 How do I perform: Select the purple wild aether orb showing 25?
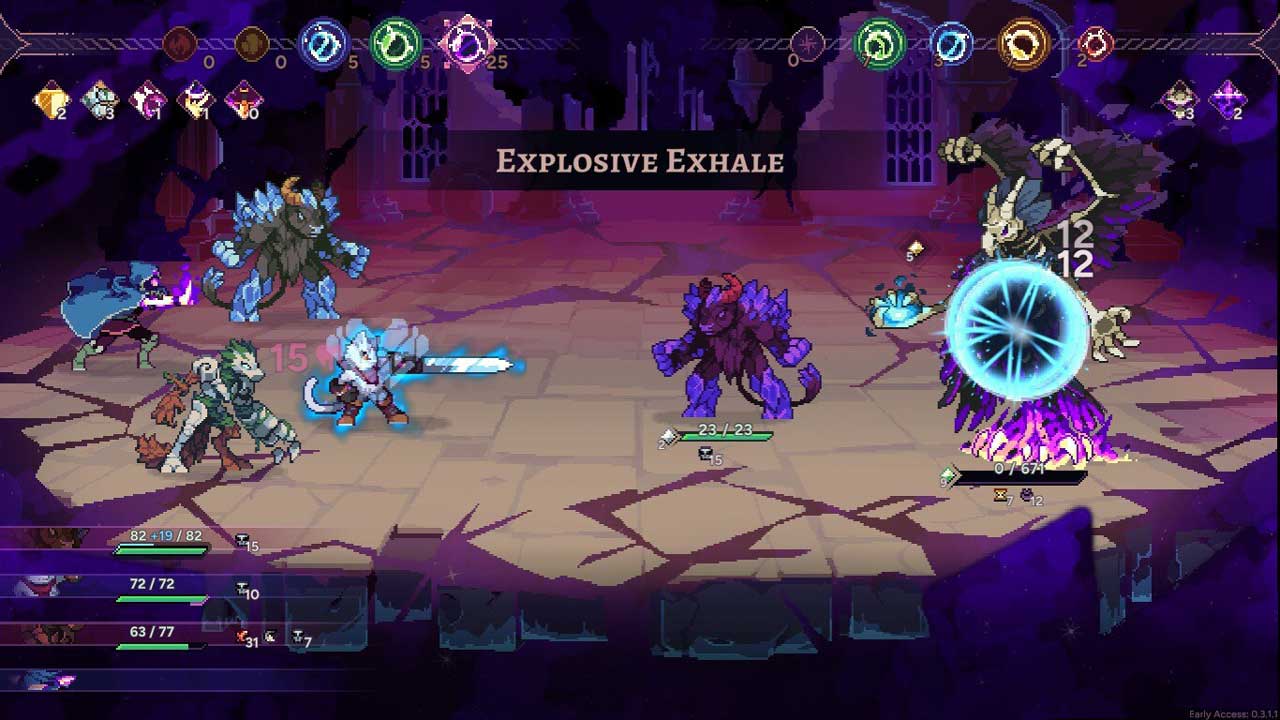click(467, 44)
